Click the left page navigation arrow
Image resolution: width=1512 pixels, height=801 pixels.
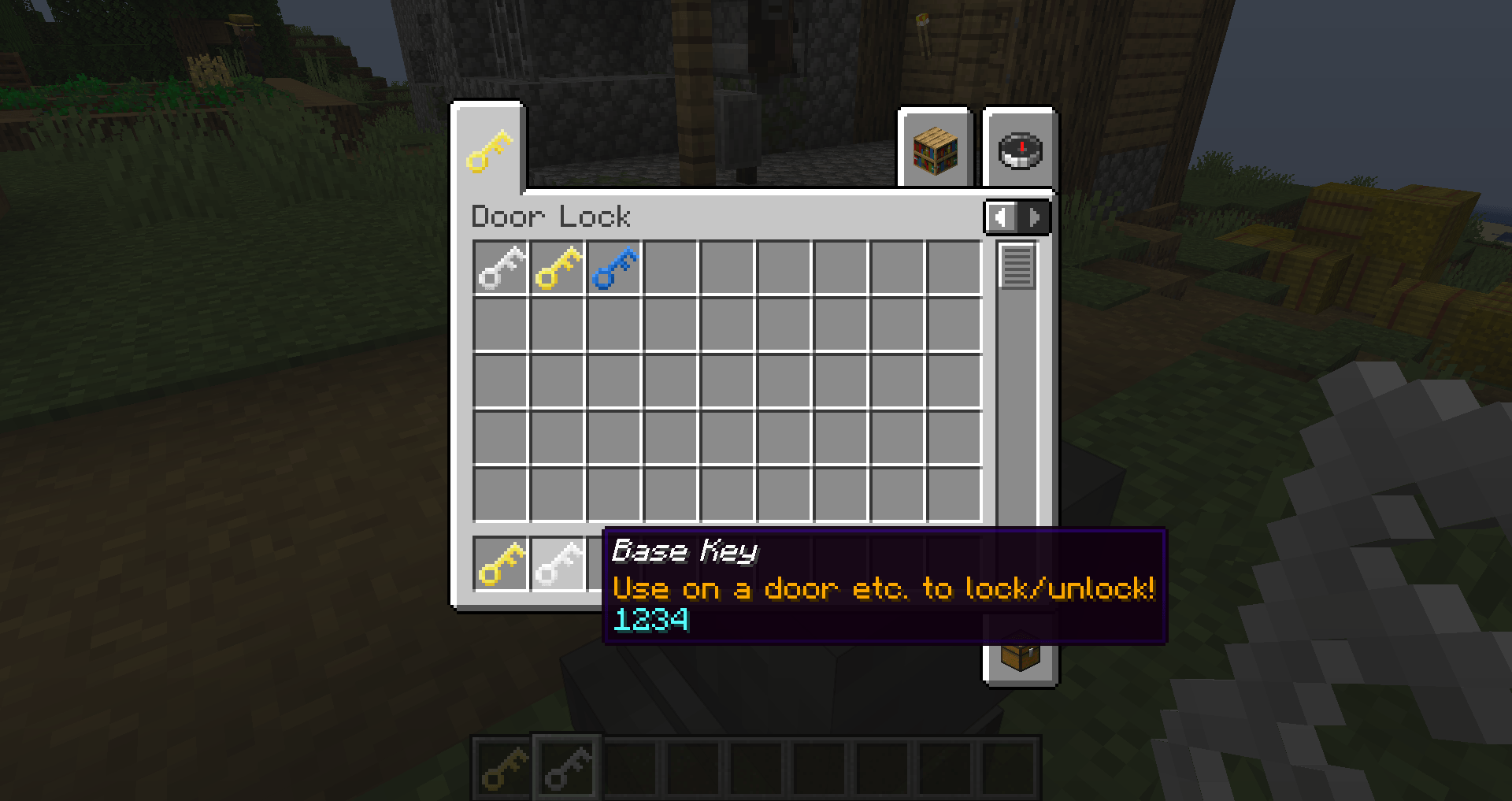click(1000, 217)
